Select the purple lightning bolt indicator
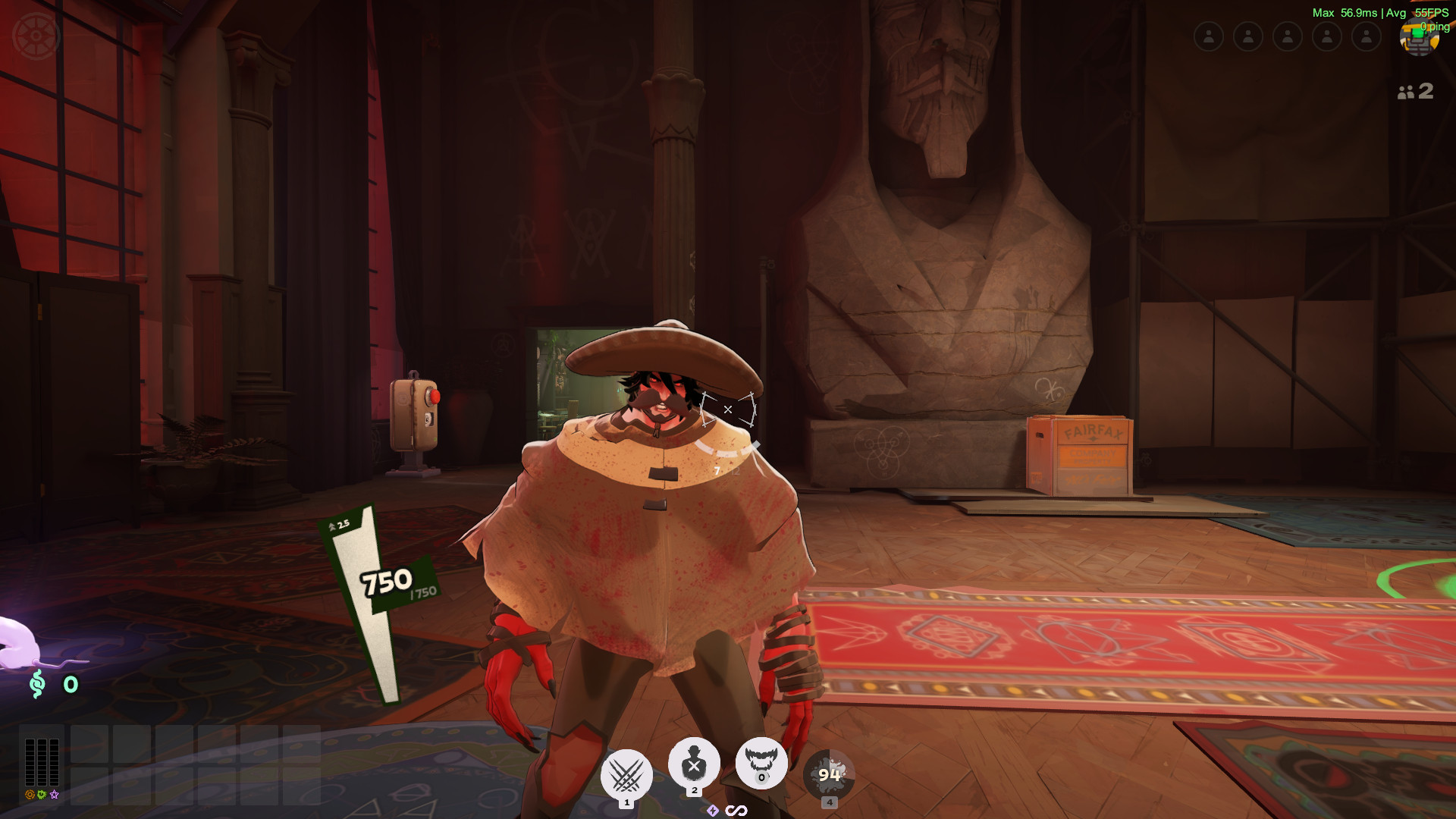The width and height of the screenshot is (1456, 819). (x=714, y=810)
